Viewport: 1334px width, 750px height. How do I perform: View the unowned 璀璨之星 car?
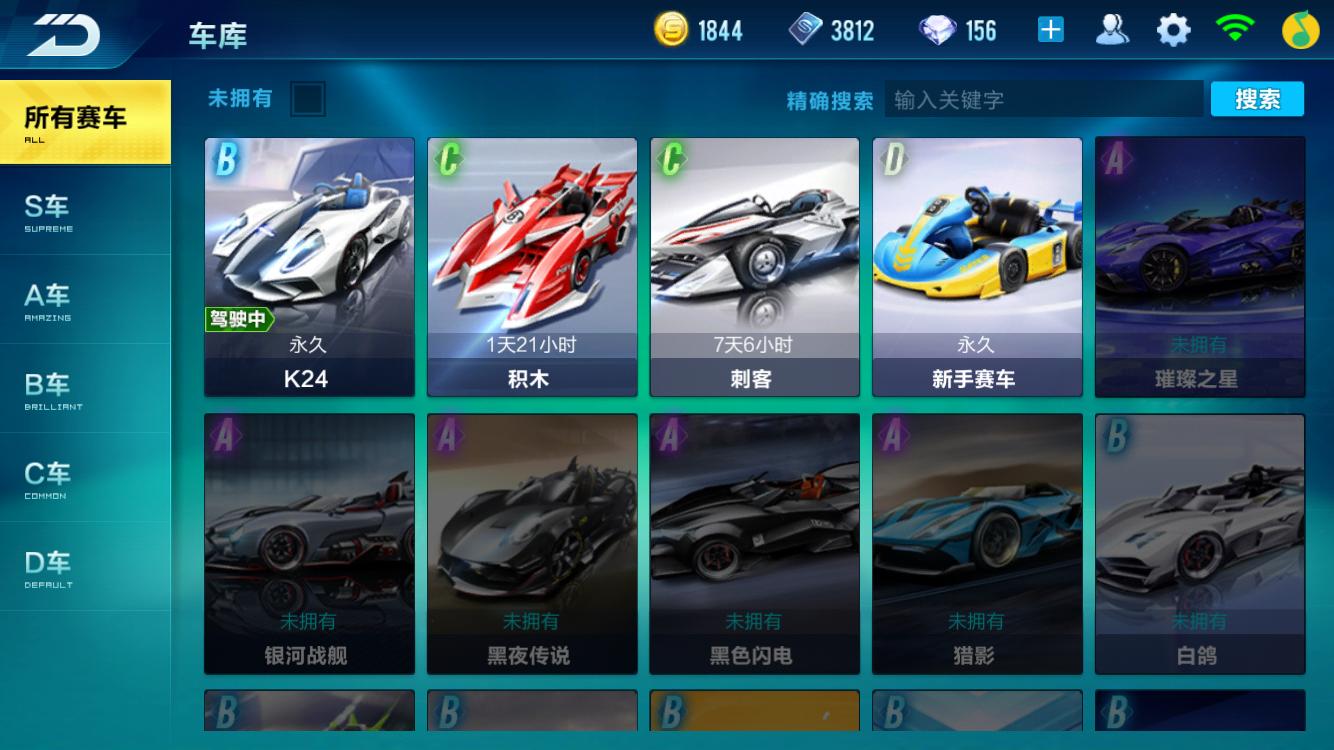1200,266
